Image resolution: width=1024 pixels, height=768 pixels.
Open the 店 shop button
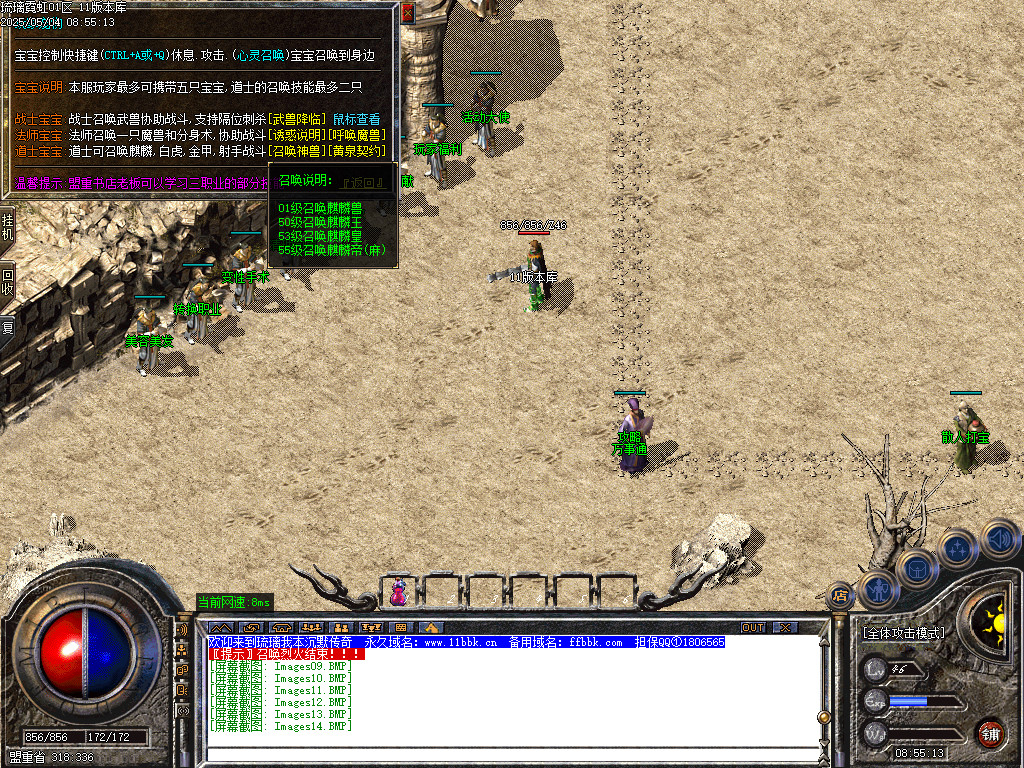click(840, 596)
